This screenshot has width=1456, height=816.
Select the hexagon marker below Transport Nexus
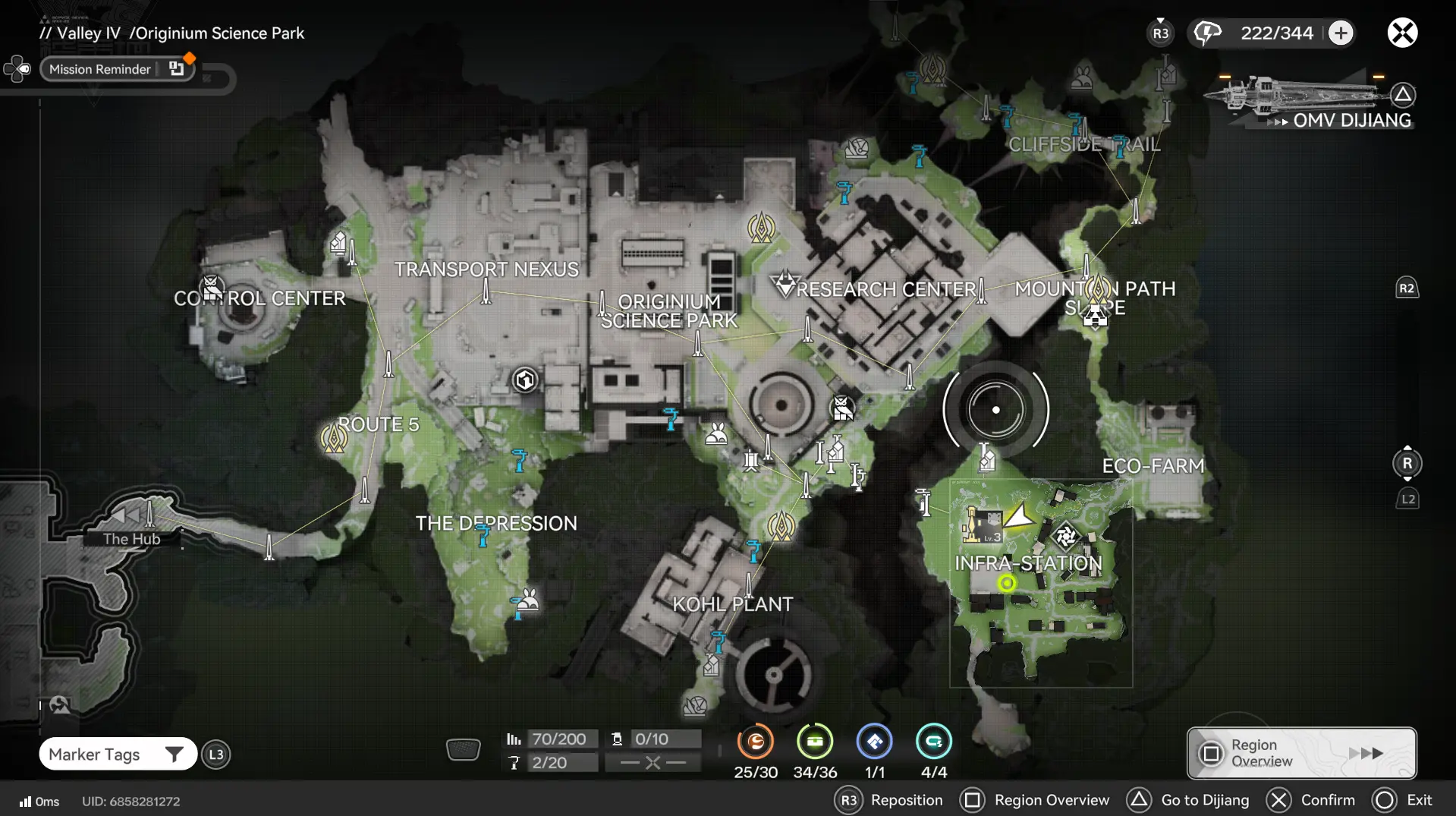pos(525,380)
